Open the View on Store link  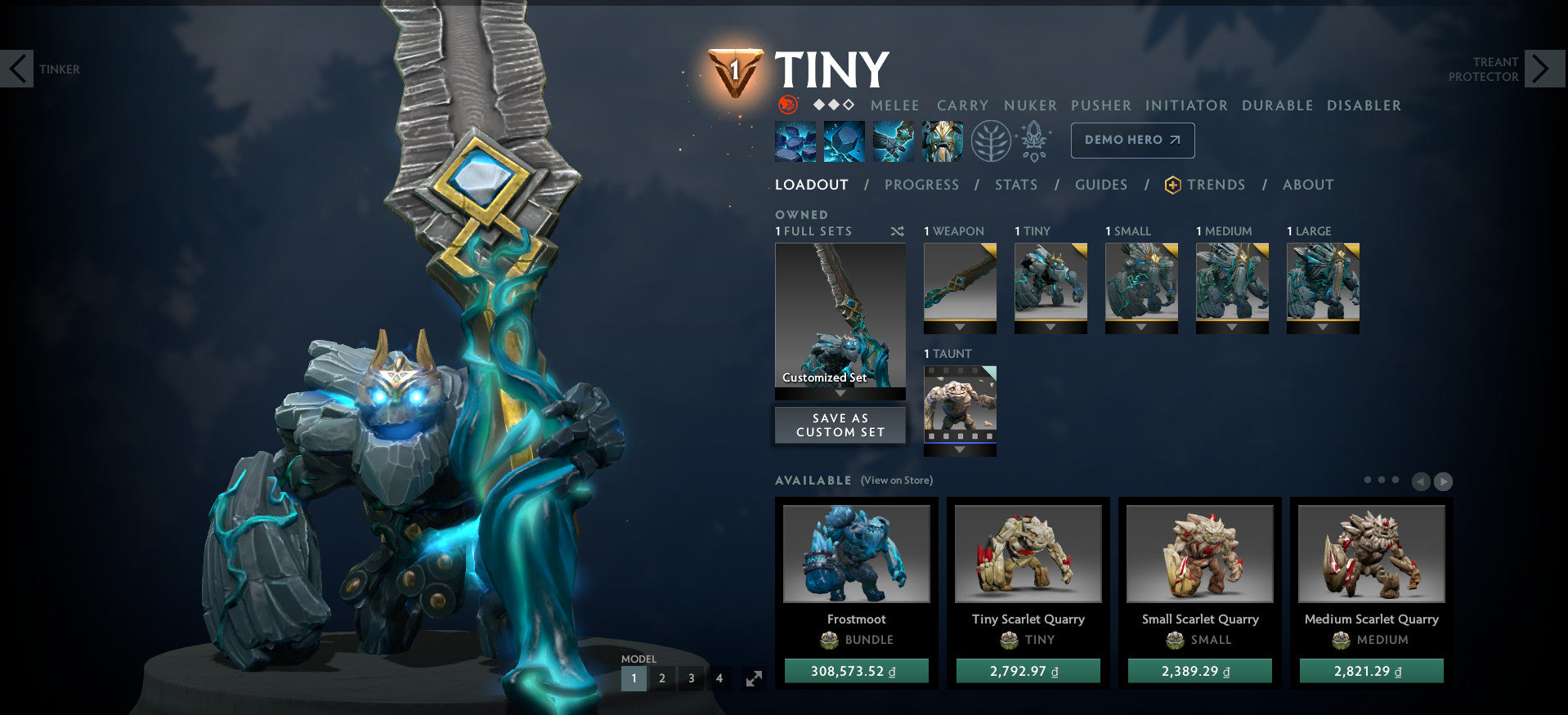896,480
